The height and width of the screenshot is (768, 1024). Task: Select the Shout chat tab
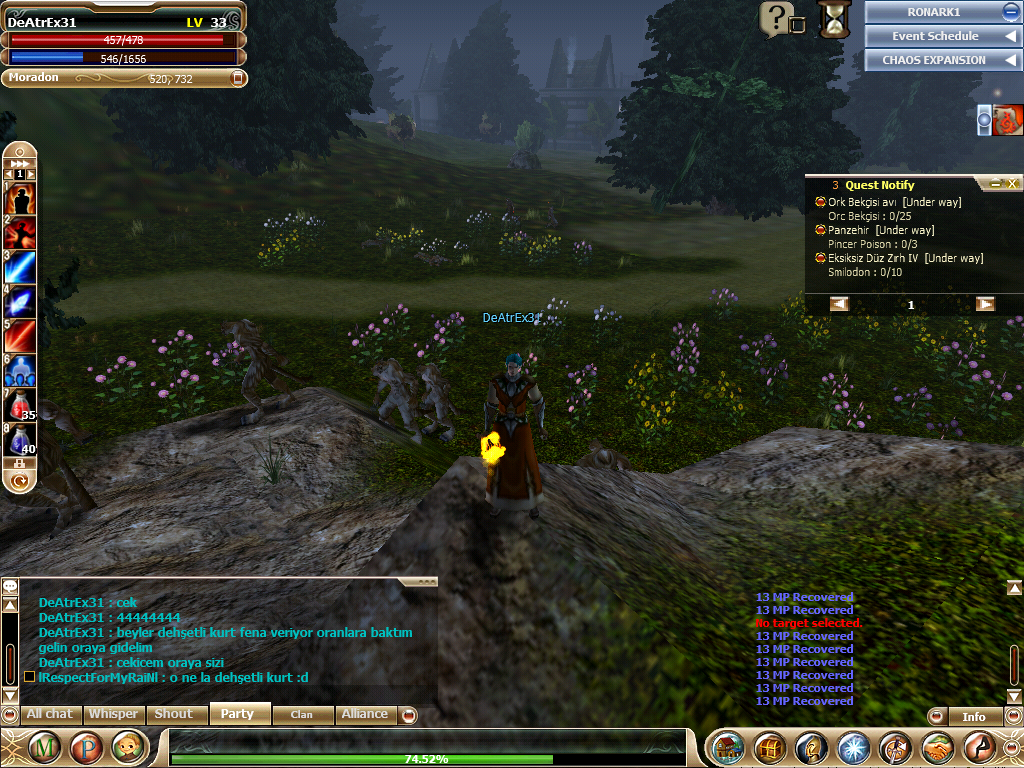173,714
